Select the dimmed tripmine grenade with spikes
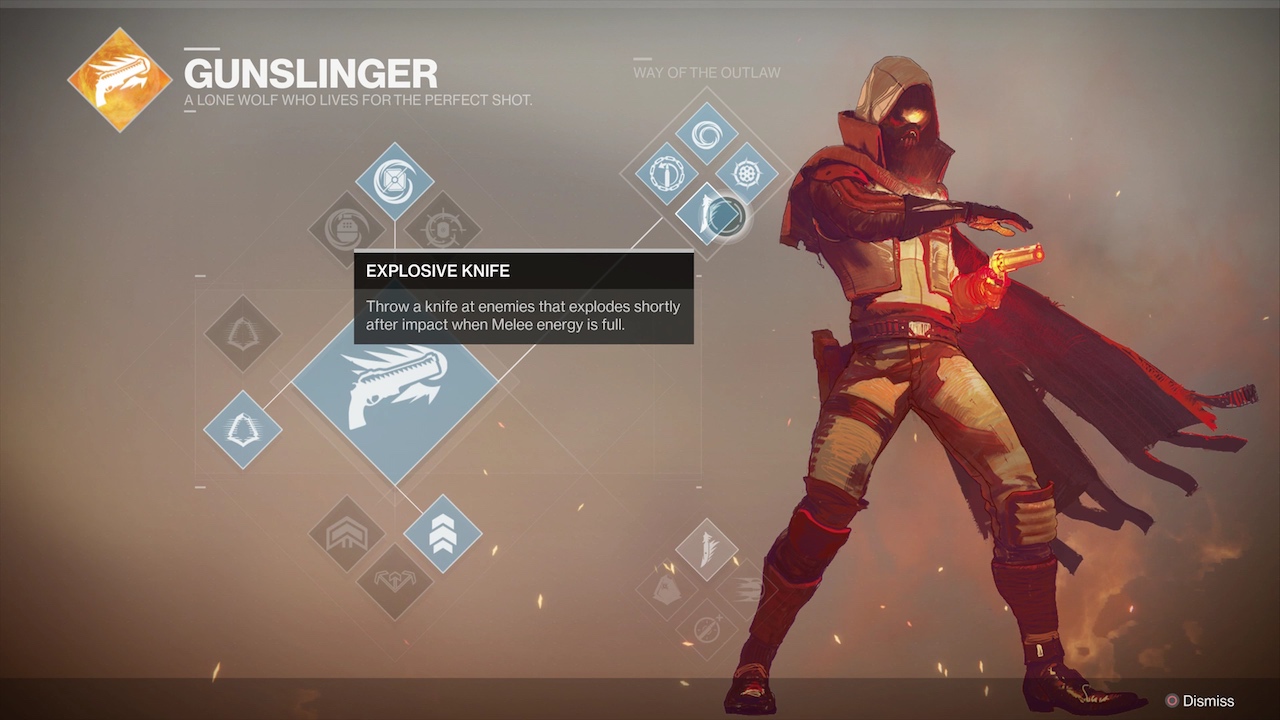 tap(443, 229)
